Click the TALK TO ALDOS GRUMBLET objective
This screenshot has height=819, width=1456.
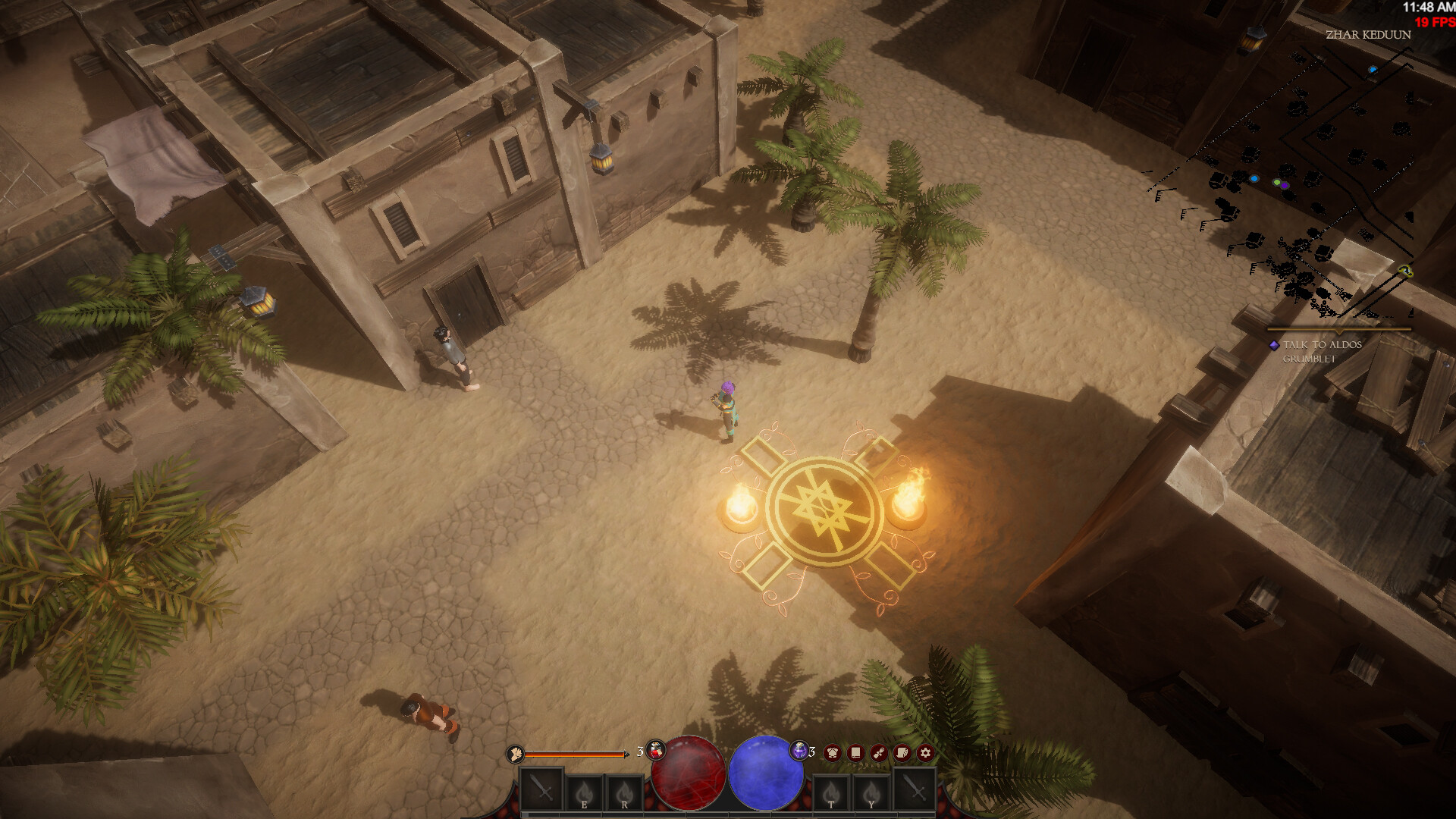click(x=1323, y=350)
